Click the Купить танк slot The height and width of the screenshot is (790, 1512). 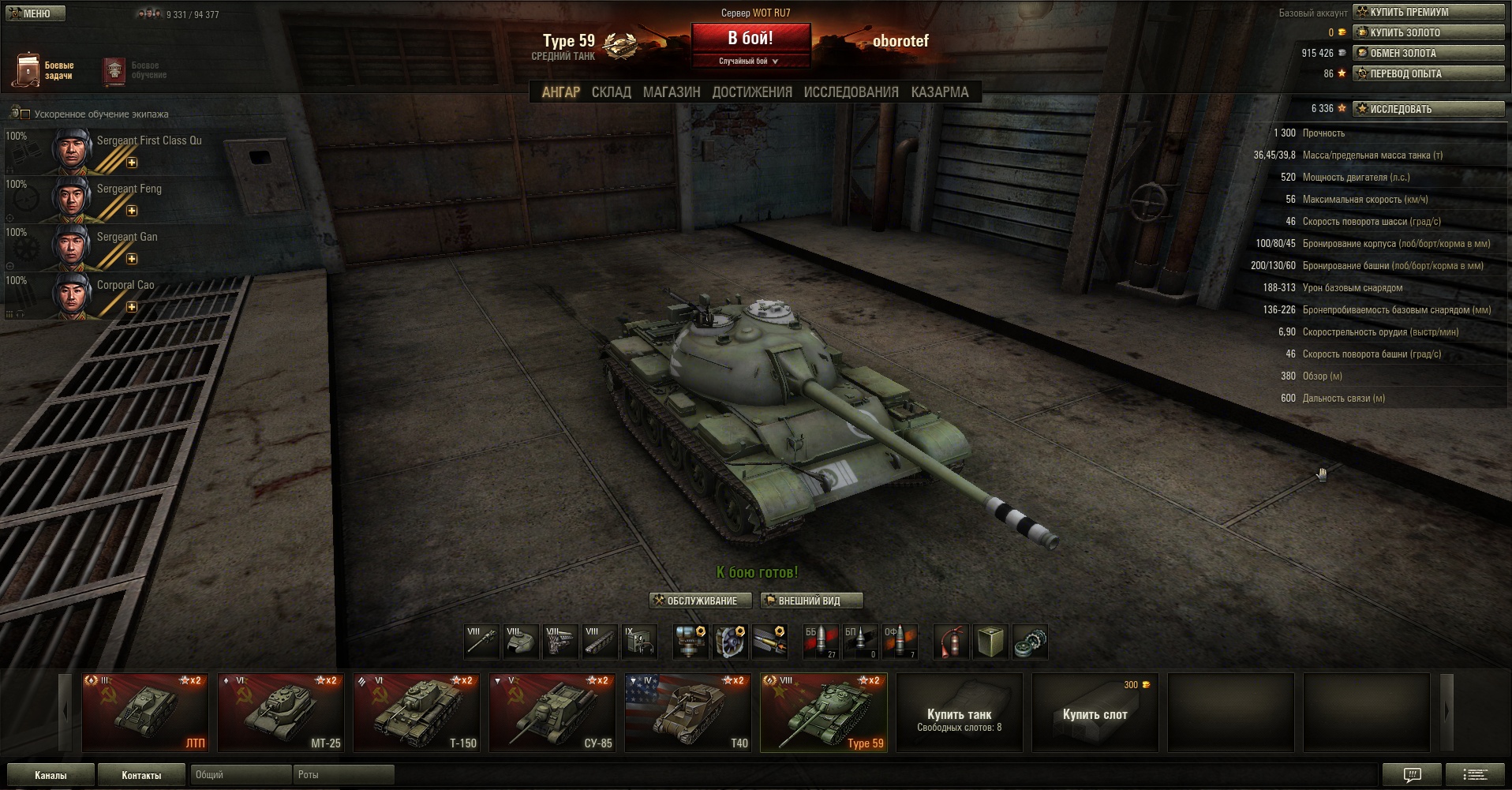pyautogui.click(x=959, y=712)
